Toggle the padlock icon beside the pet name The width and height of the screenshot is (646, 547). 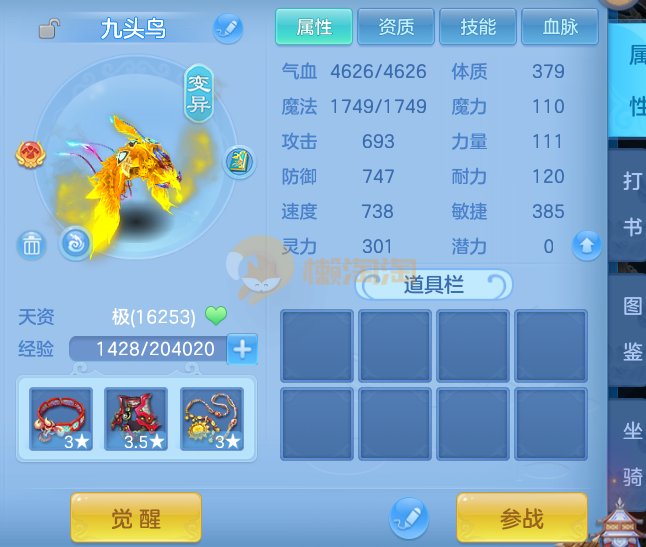[48, 29]
